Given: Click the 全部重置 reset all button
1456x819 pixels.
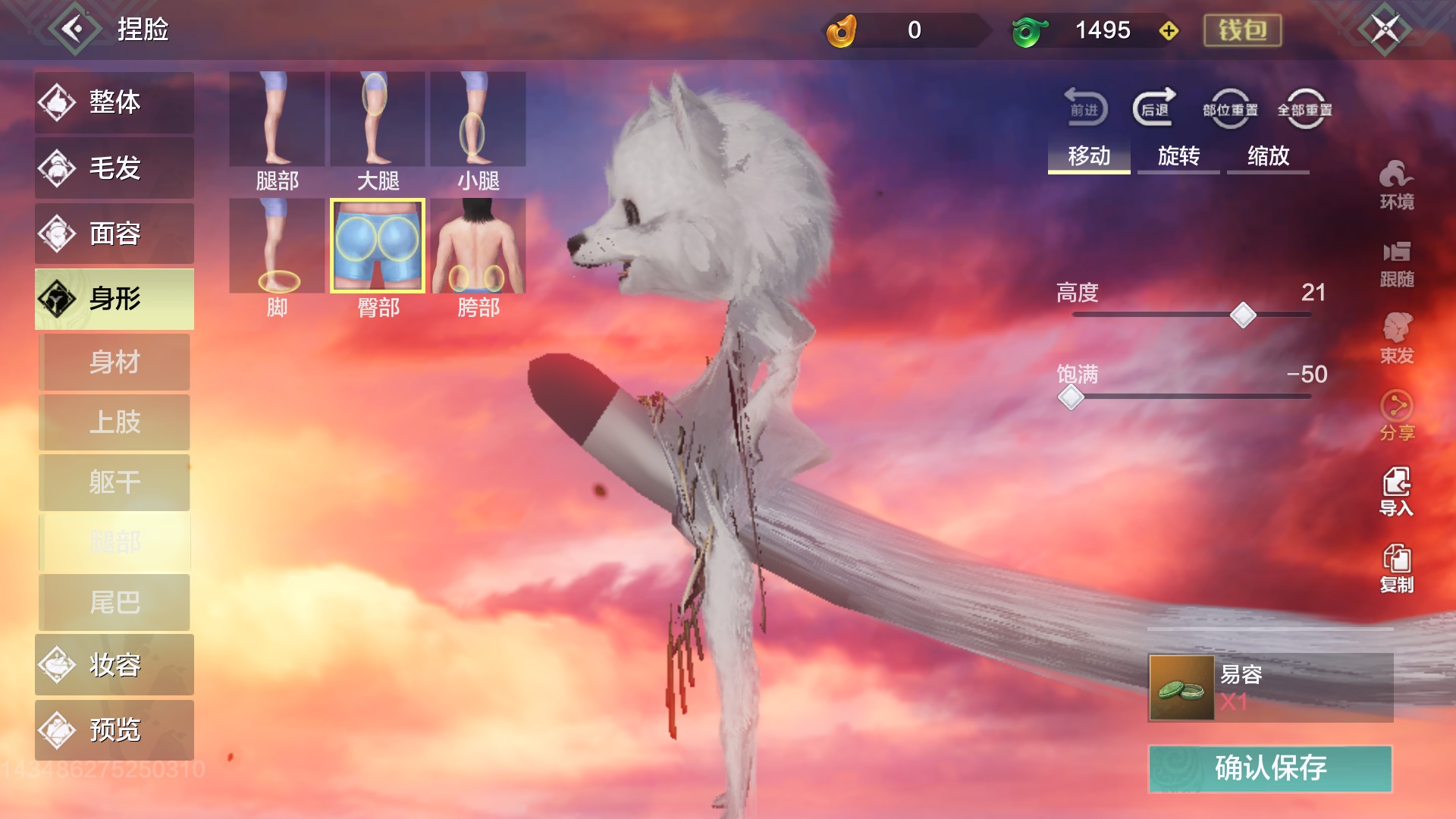Looking at the screenshot, I should pyautogui.click(x=1304, y=110).
